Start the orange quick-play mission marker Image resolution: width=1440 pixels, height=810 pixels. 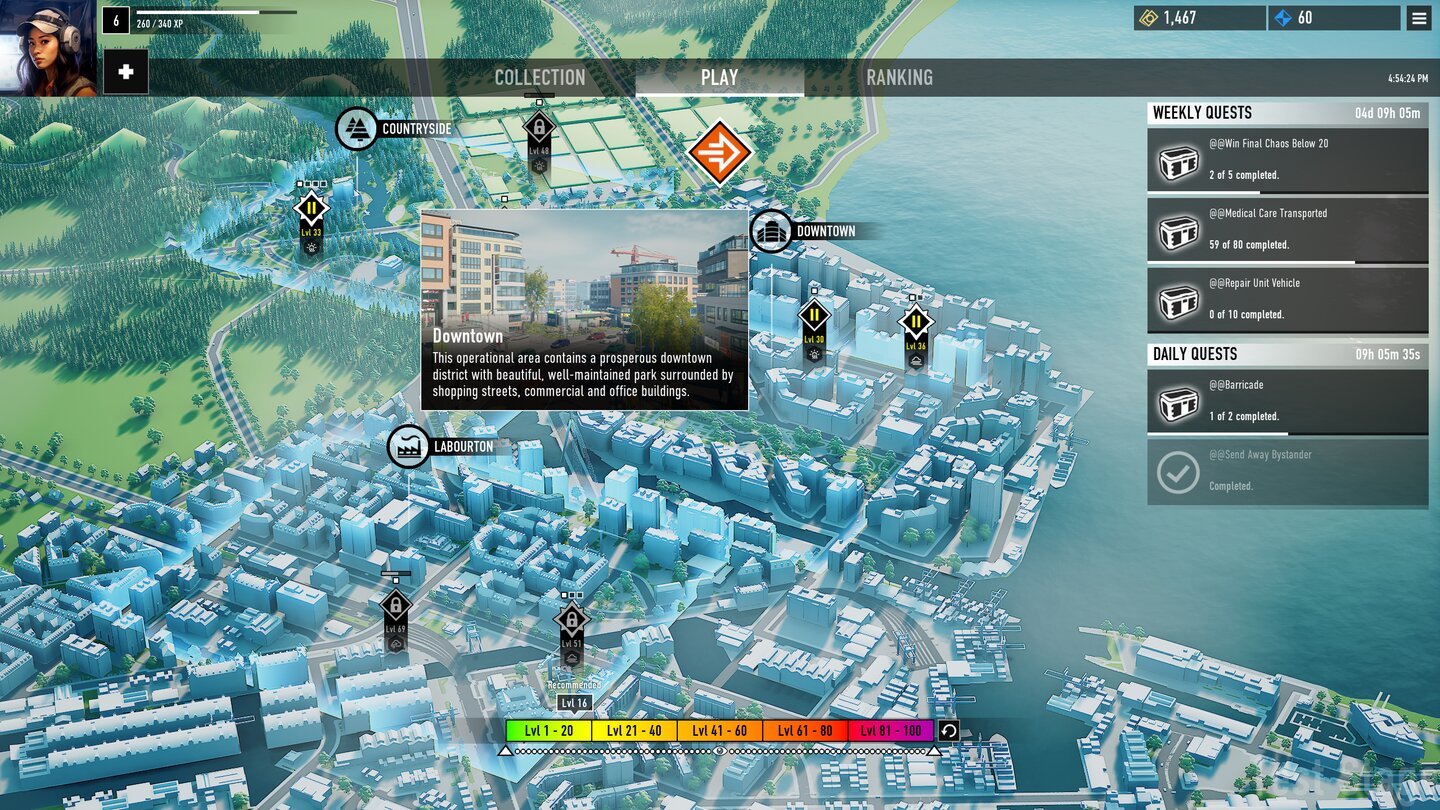point(719,152)
